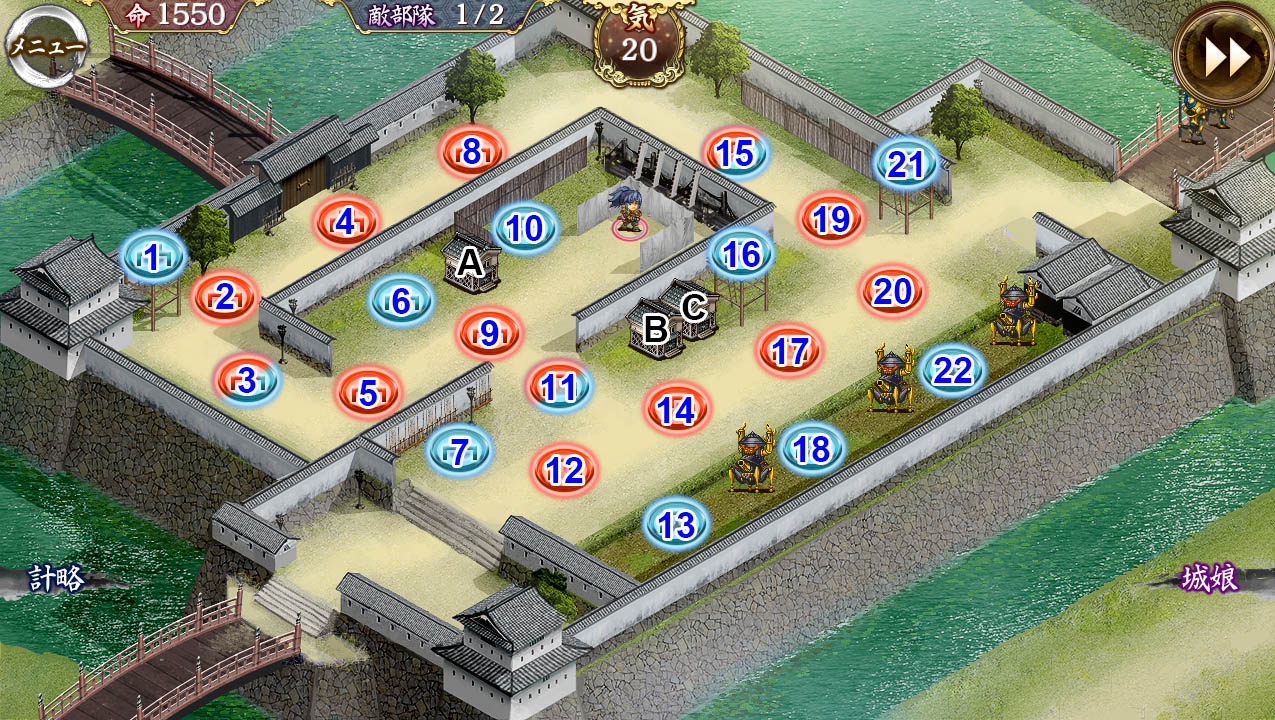
Task: Select red deployment tile 14
Action: tap(677, 409)
